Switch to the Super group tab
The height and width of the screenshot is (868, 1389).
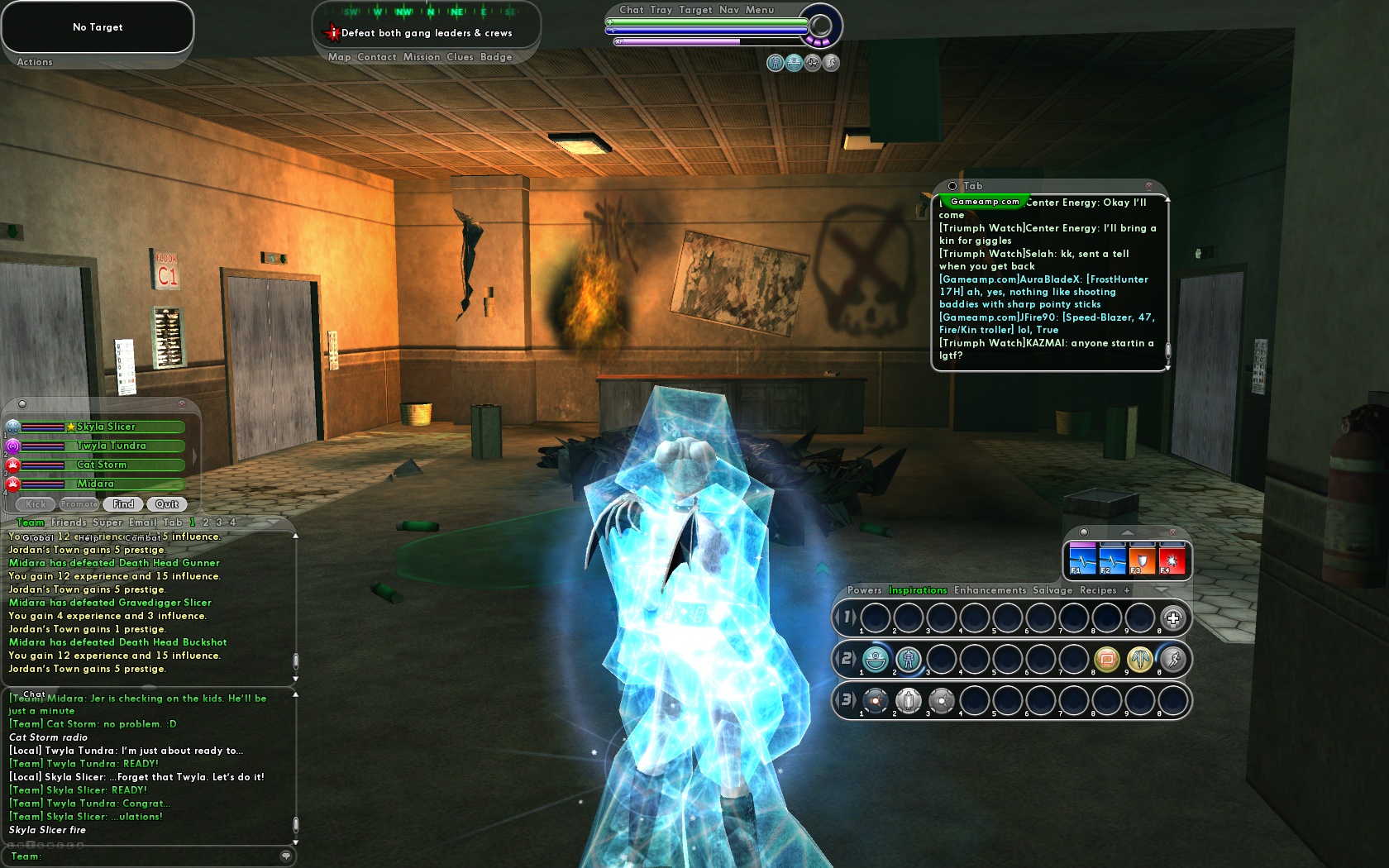click(107, 522)
